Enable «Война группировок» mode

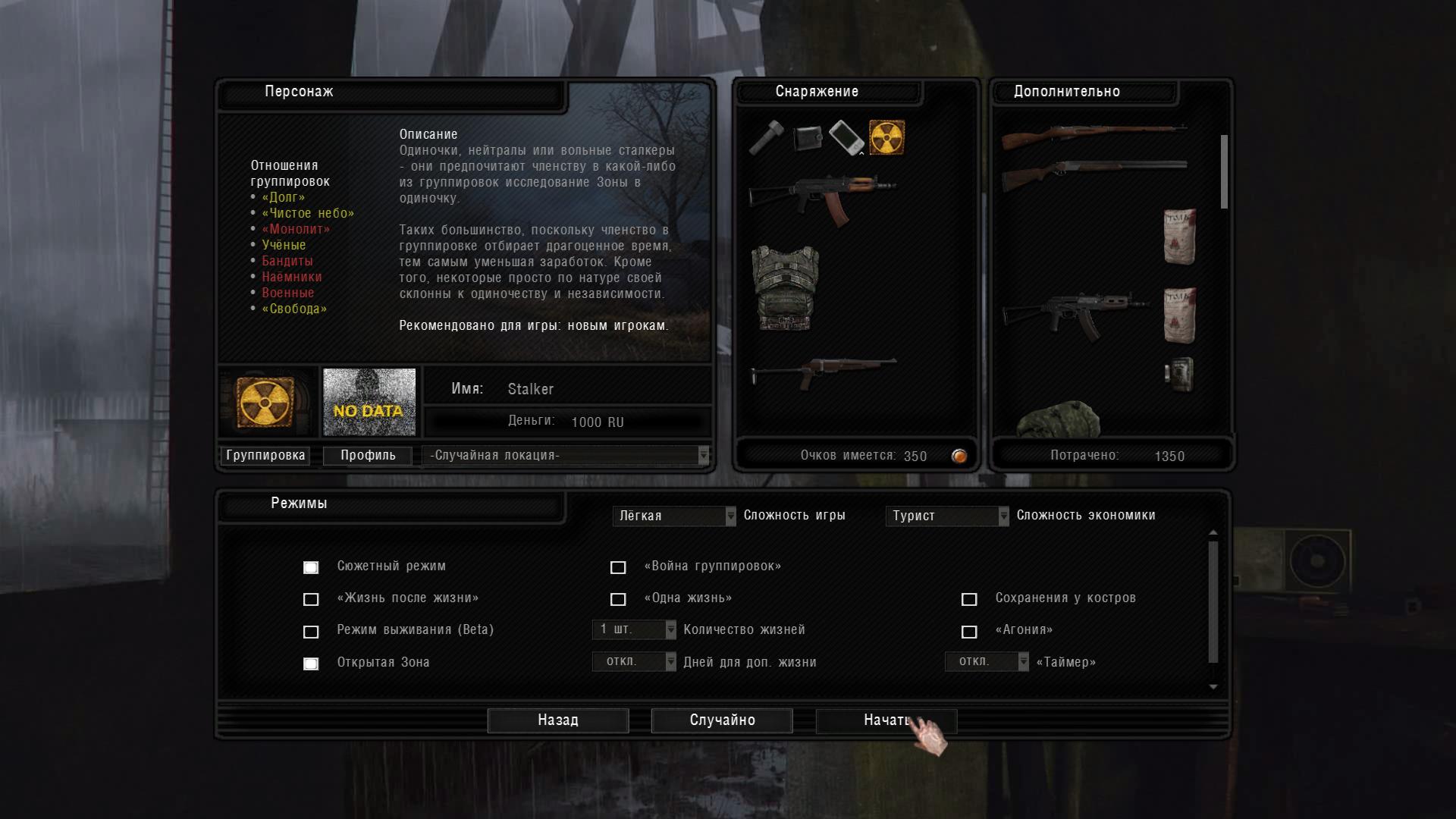pos(618,567)
